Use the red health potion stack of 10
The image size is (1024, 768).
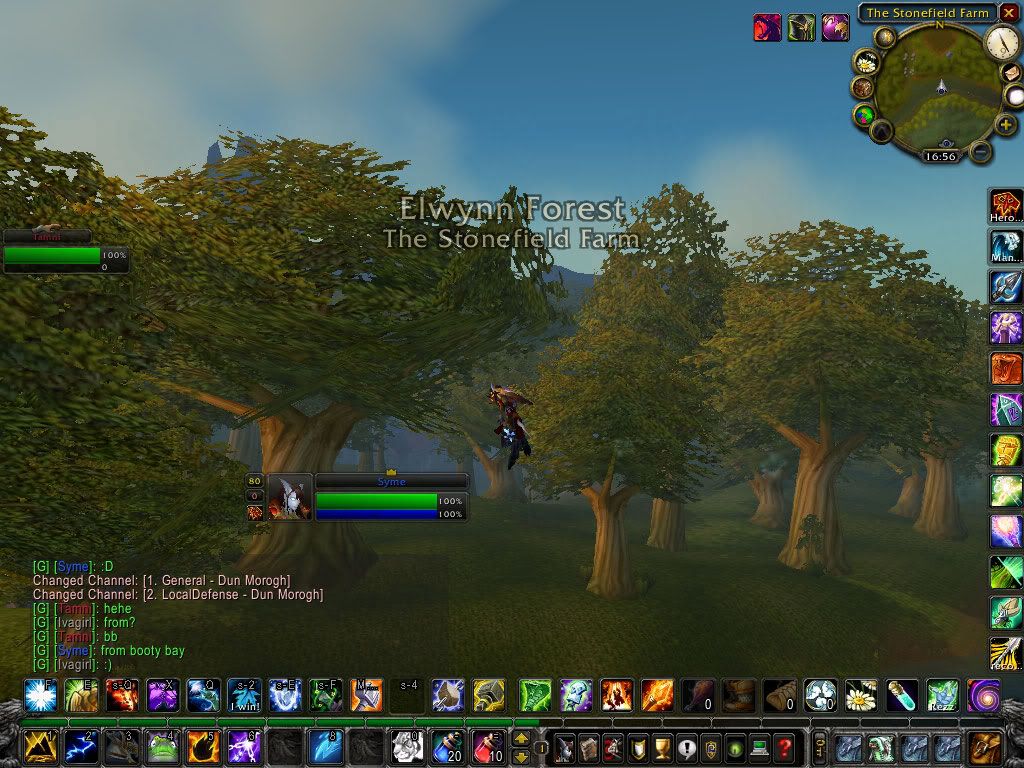[x=488, y=746]
